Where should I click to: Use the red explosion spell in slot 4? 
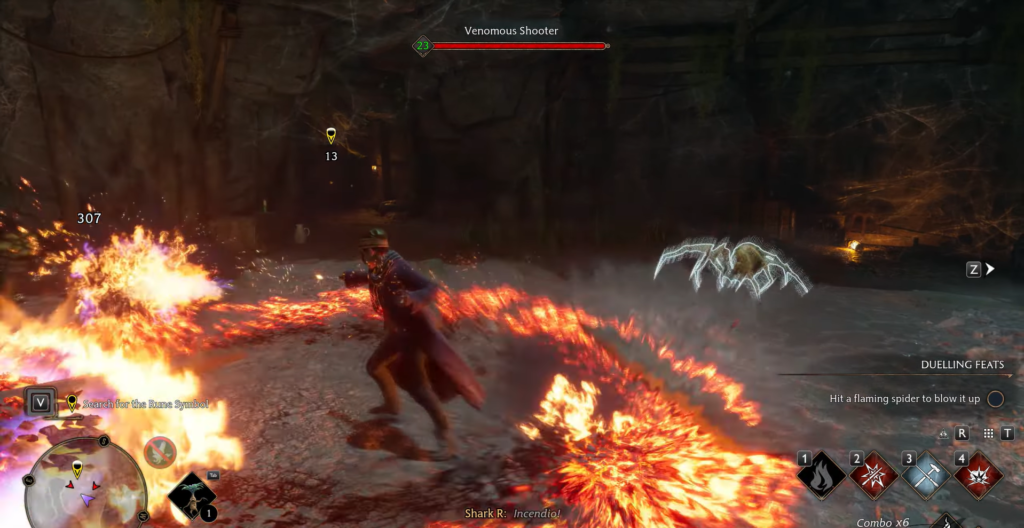pyautogui.click(x=978, y=474)
